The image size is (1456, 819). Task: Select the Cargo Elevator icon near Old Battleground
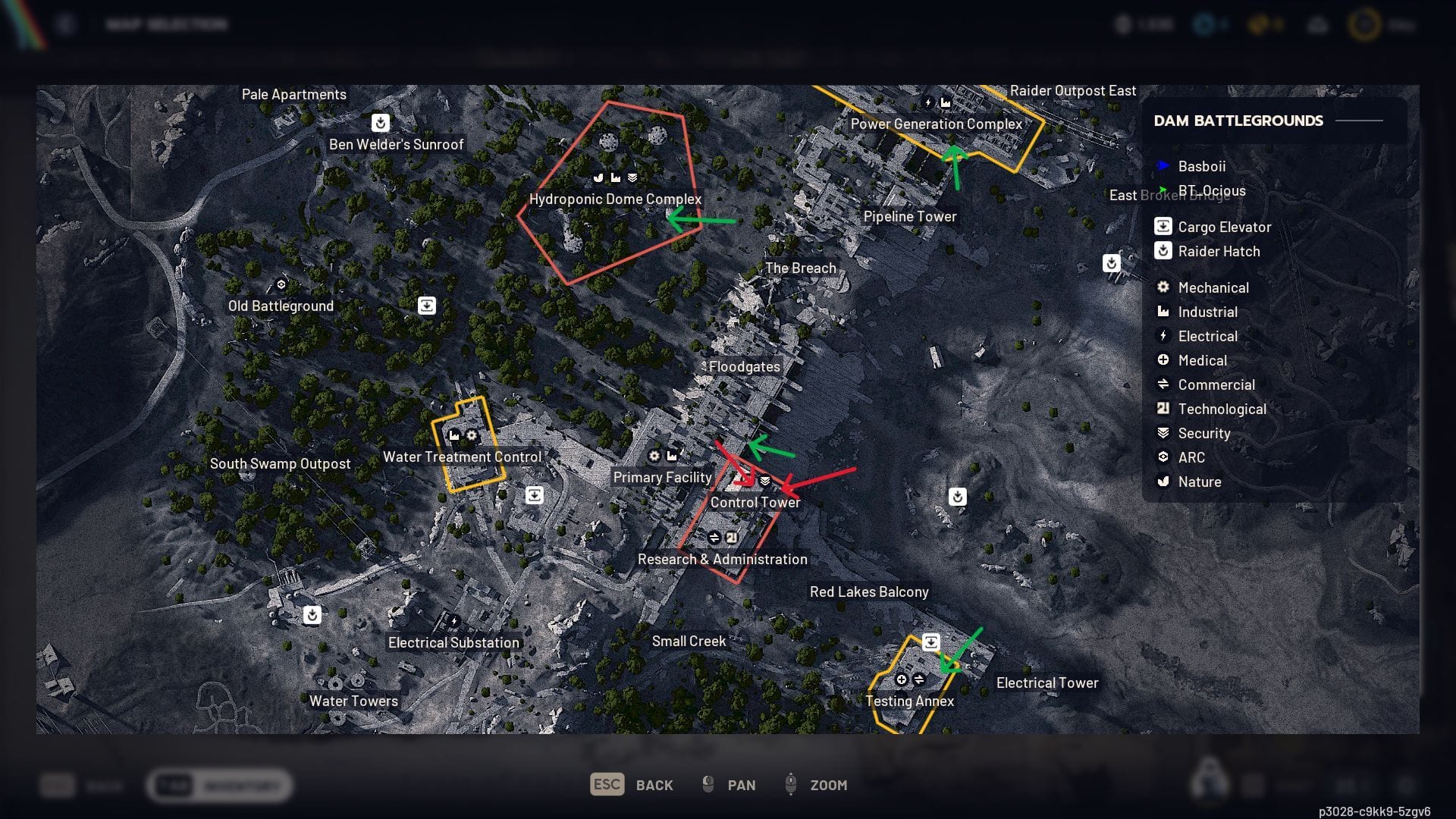pos(427,305)
